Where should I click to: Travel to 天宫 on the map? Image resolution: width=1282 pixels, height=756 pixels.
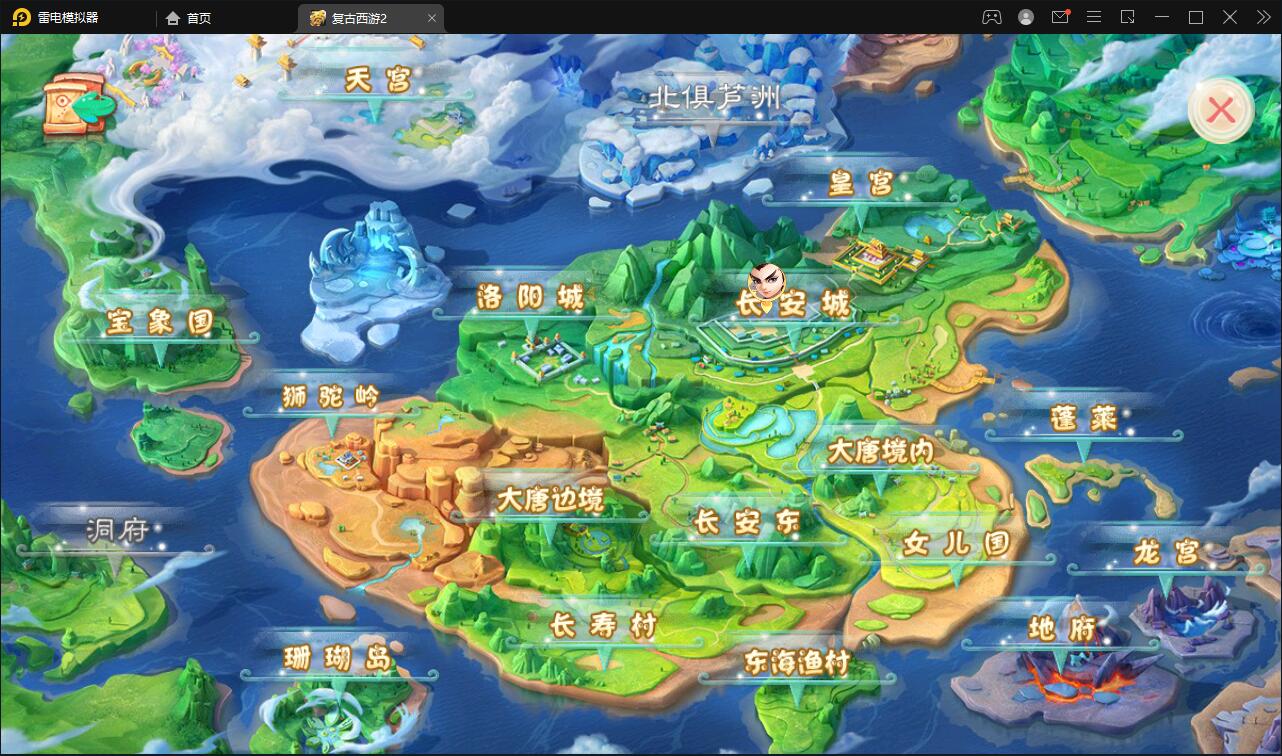click(377, 80)
